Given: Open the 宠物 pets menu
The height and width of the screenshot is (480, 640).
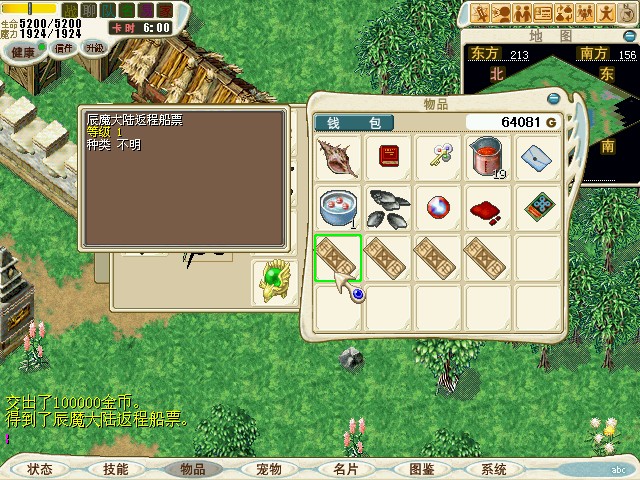Looking at the screenshot, I should tap(269, 469).
